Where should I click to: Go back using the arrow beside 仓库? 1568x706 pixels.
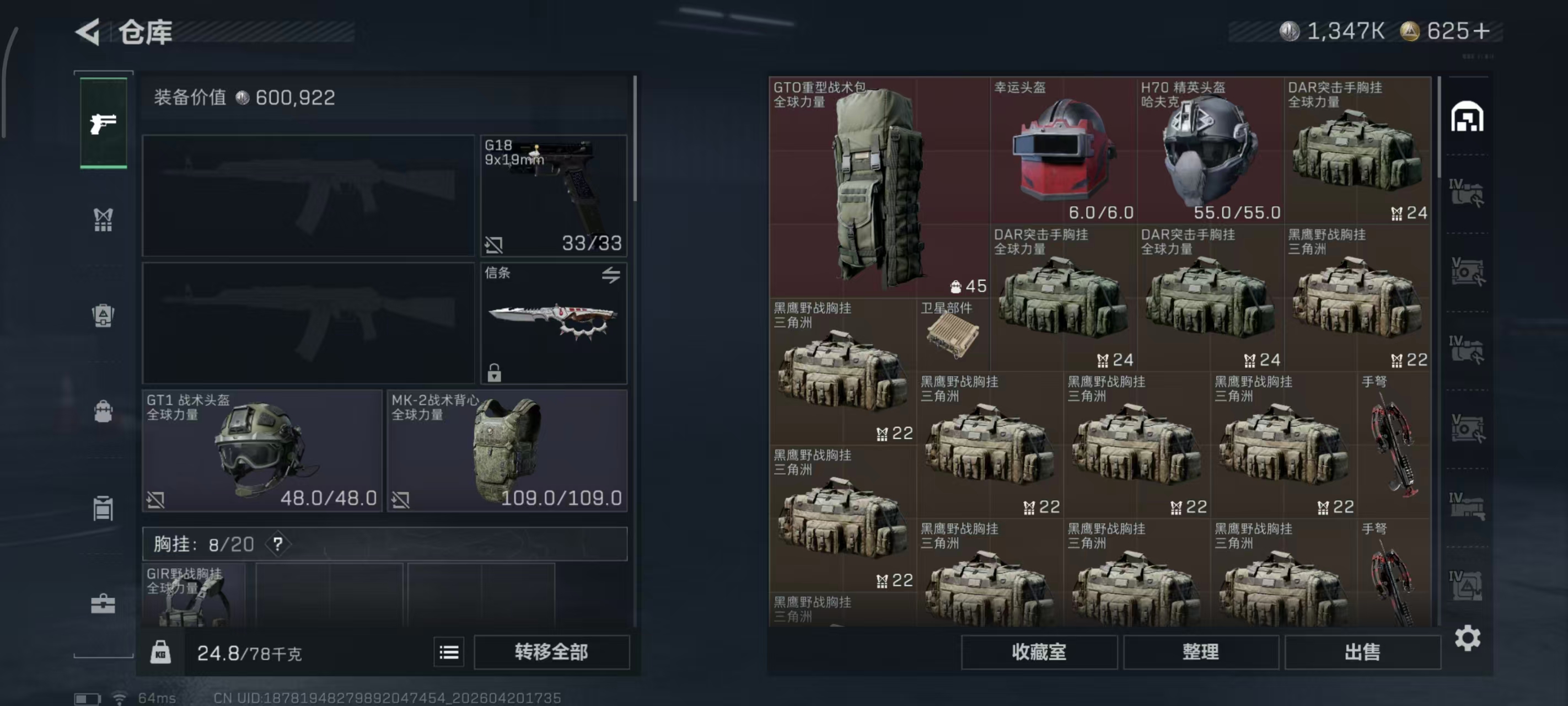(x=89, y=31)
